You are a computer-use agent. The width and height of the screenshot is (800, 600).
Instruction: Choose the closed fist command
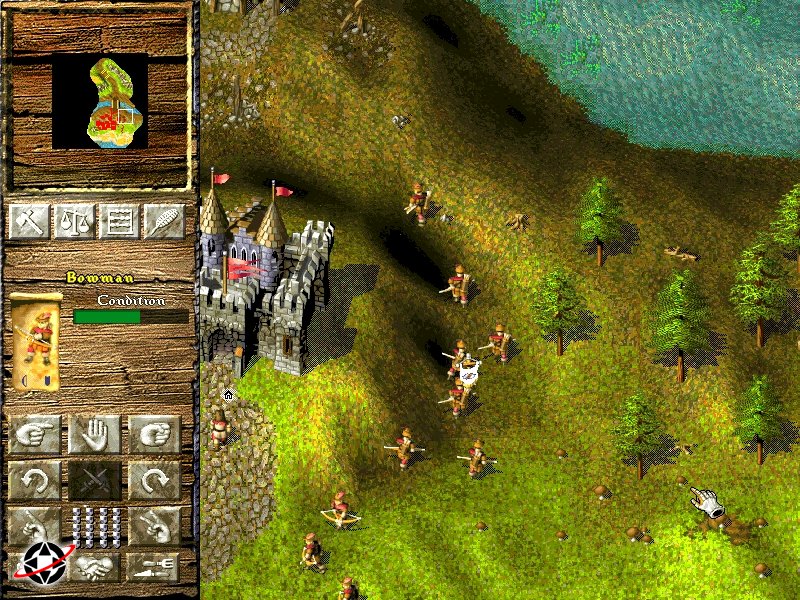[x=154, y=434]
